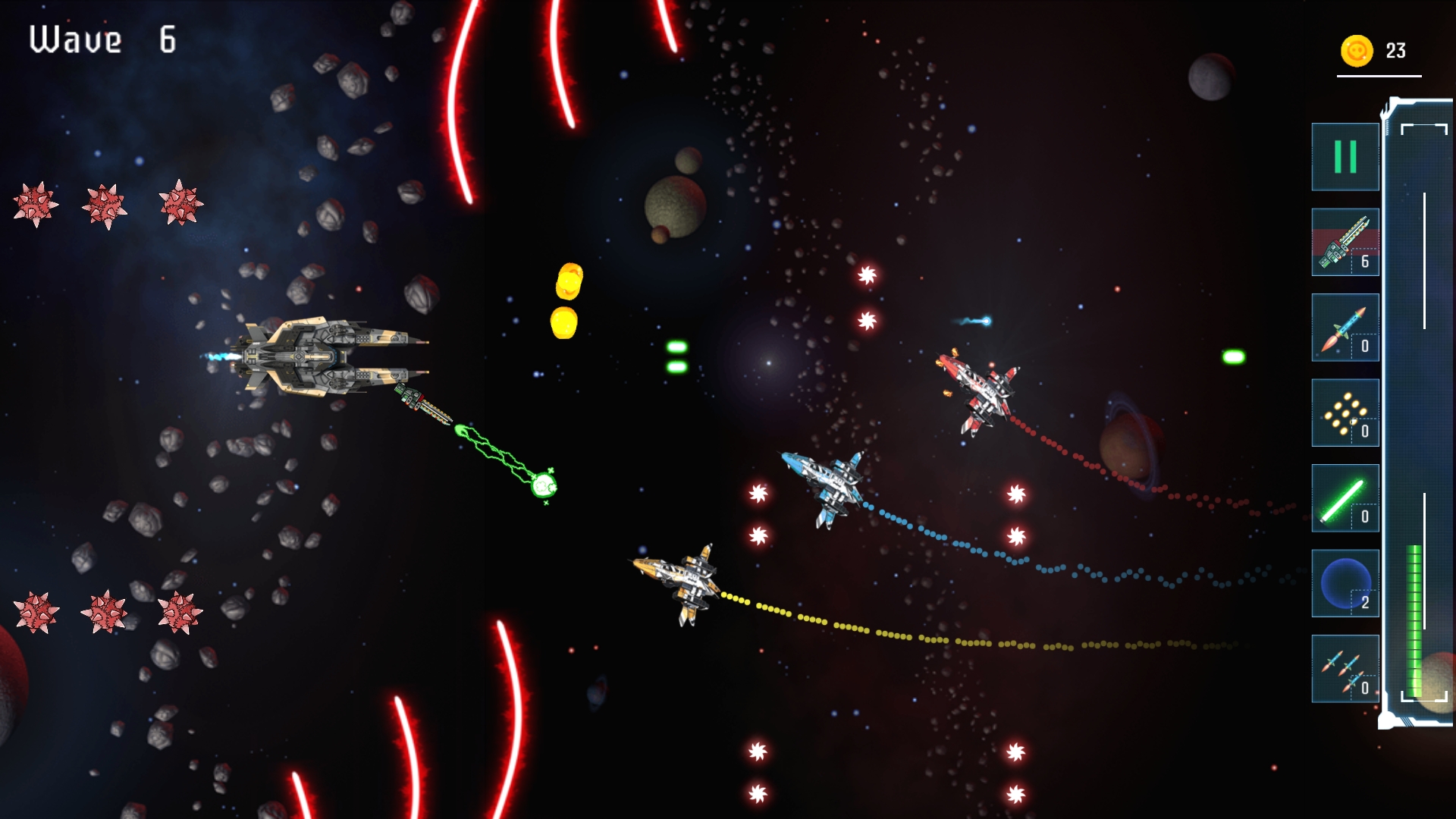Select the gatling gun turret weapon slot
Viewport: 1456px width, 819px height.
coord(1345,243)
